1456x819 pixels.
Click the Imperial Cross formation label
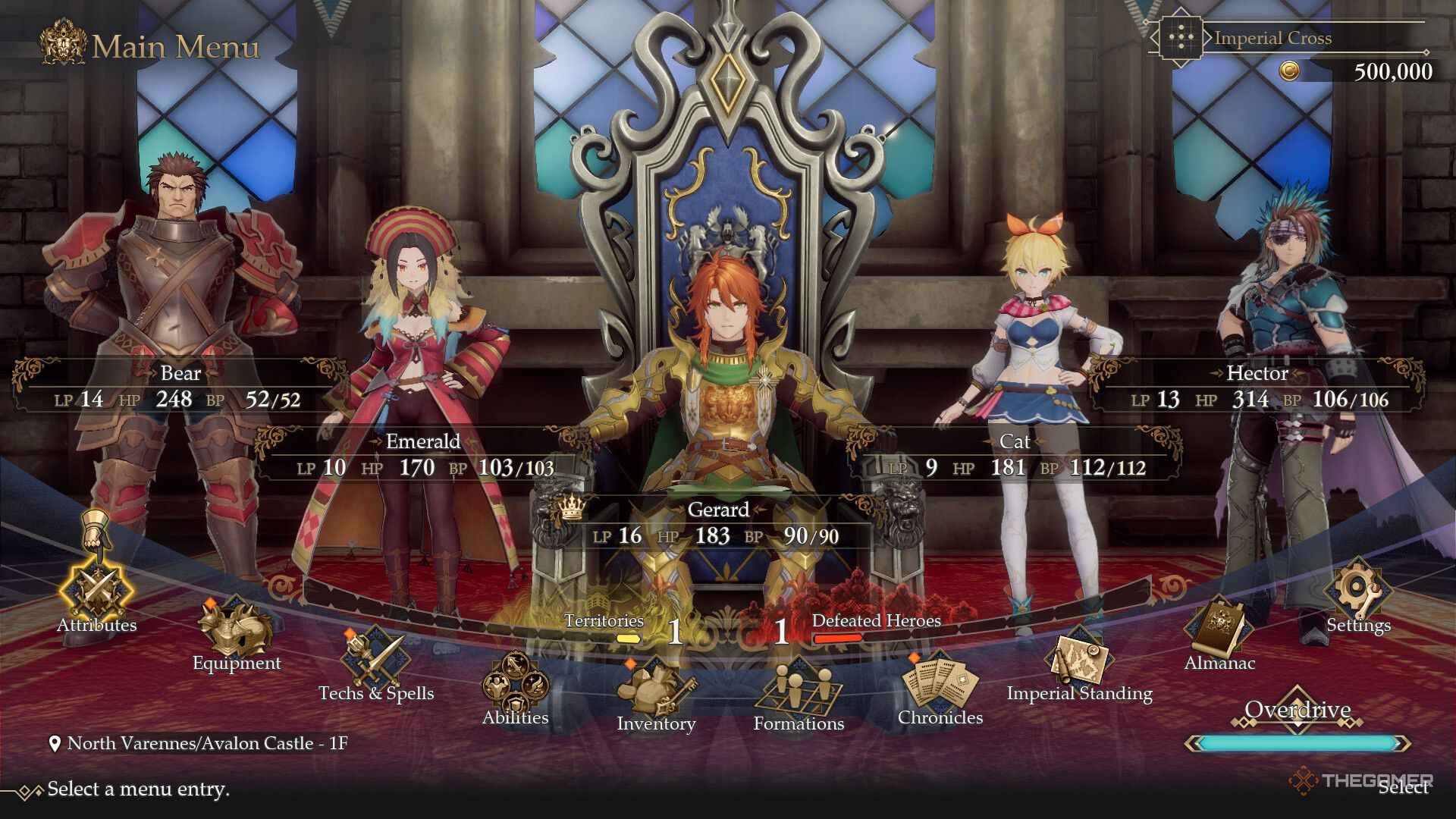click(x=1272, y=38)
